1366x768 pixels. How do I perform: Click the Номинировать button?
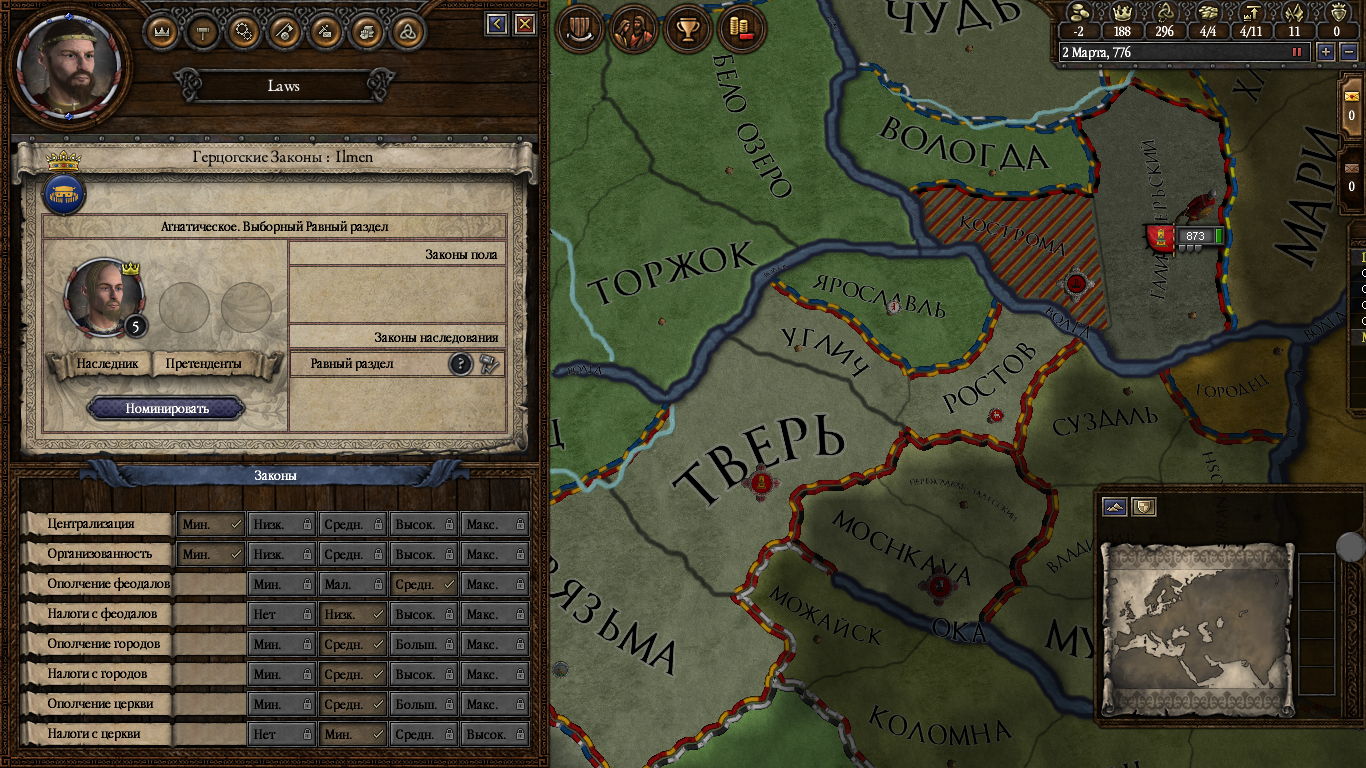coord(166,408)
